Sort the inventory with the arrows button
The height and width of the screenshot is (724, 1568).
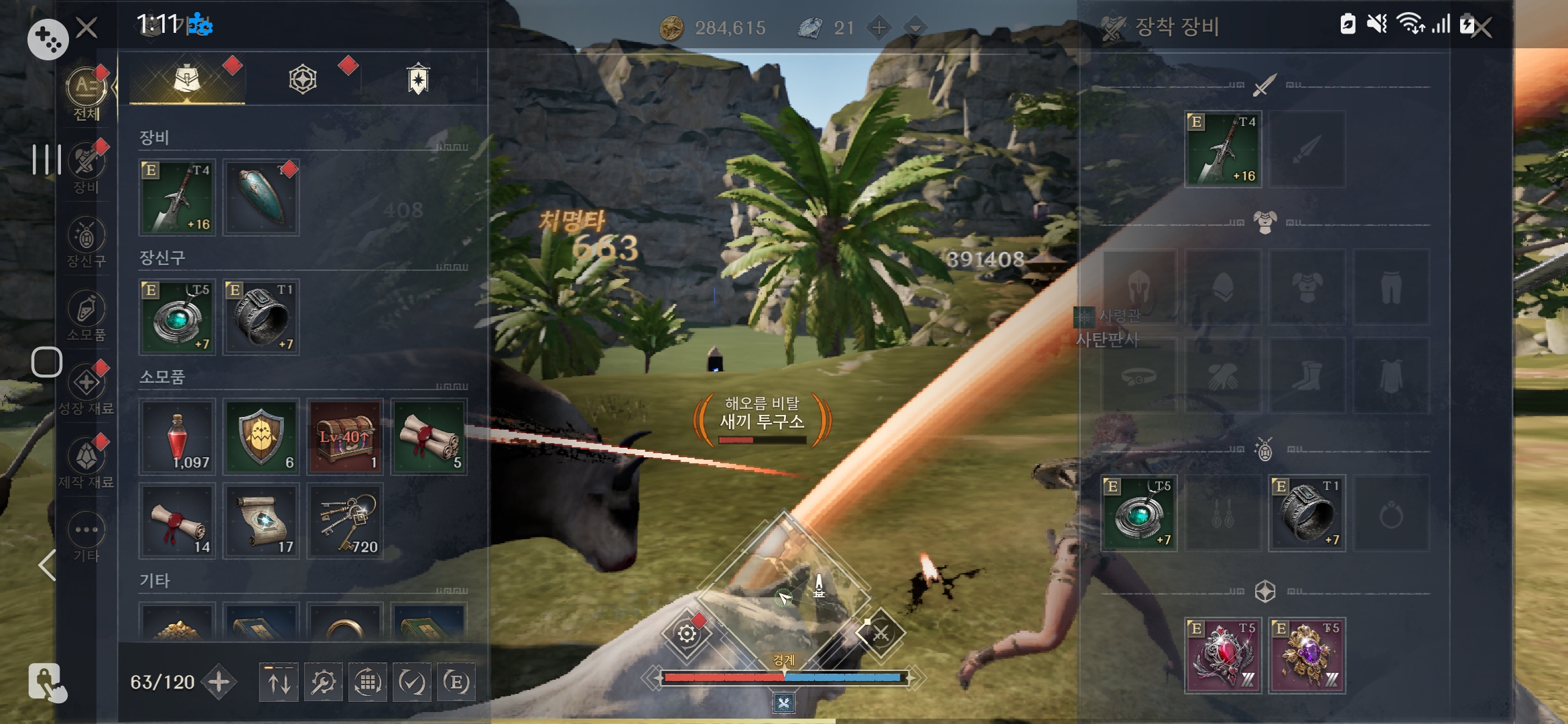pos(279,682)
